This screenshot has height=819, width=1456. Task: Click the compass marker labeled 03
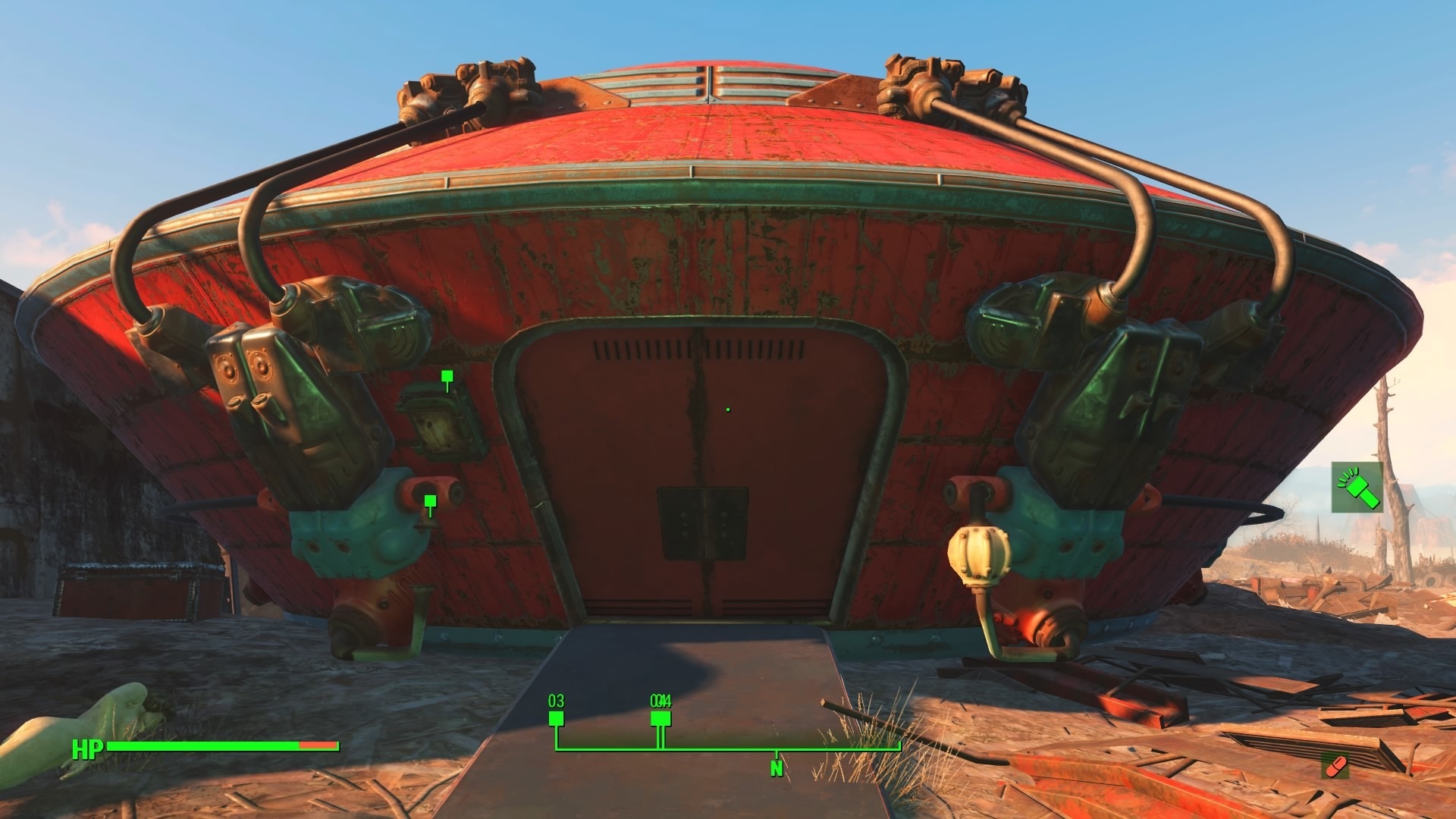click(556, 717)
